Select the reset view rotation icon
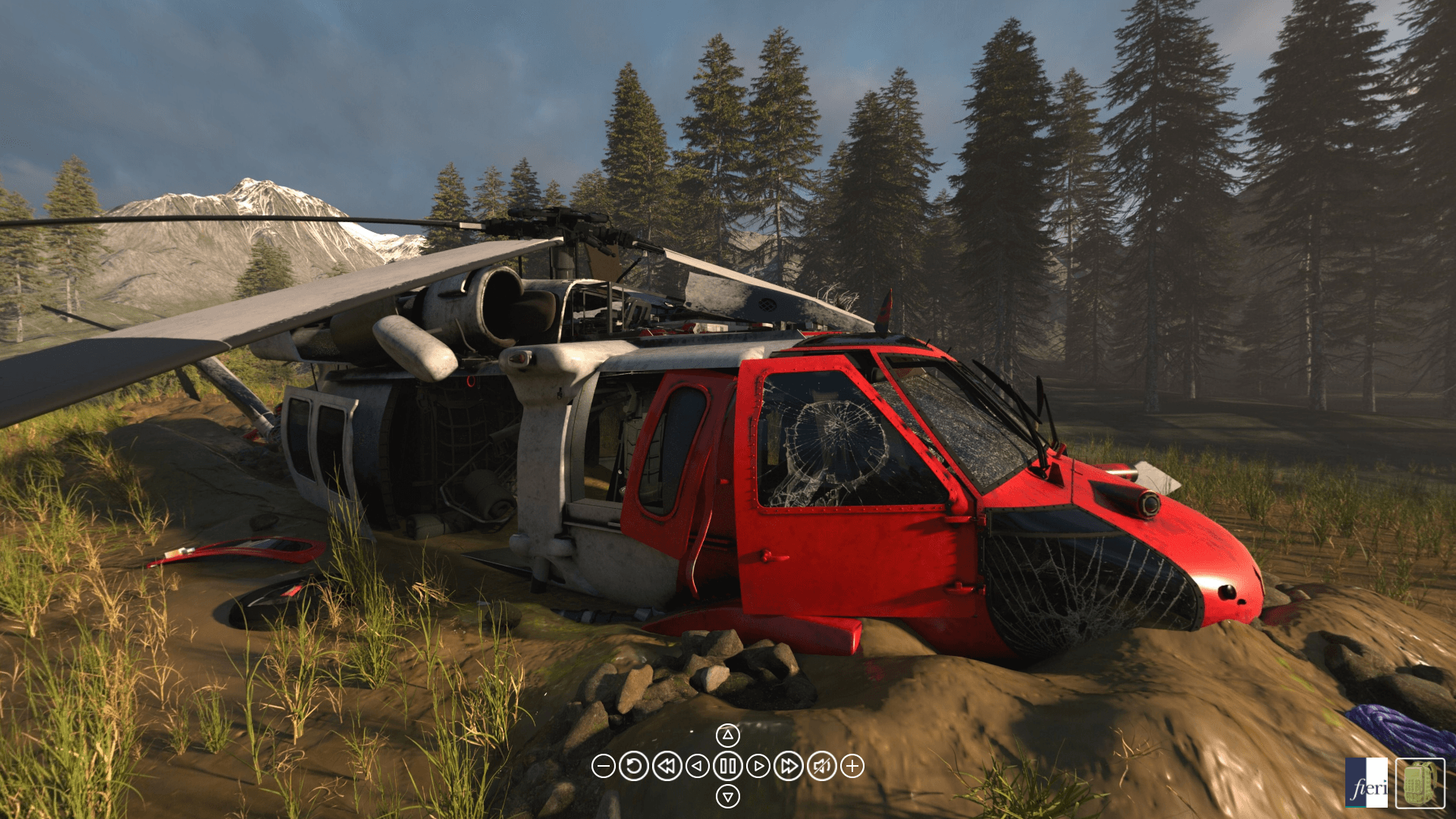This screenshot has height=819, width=1456. tap(635, 767)
